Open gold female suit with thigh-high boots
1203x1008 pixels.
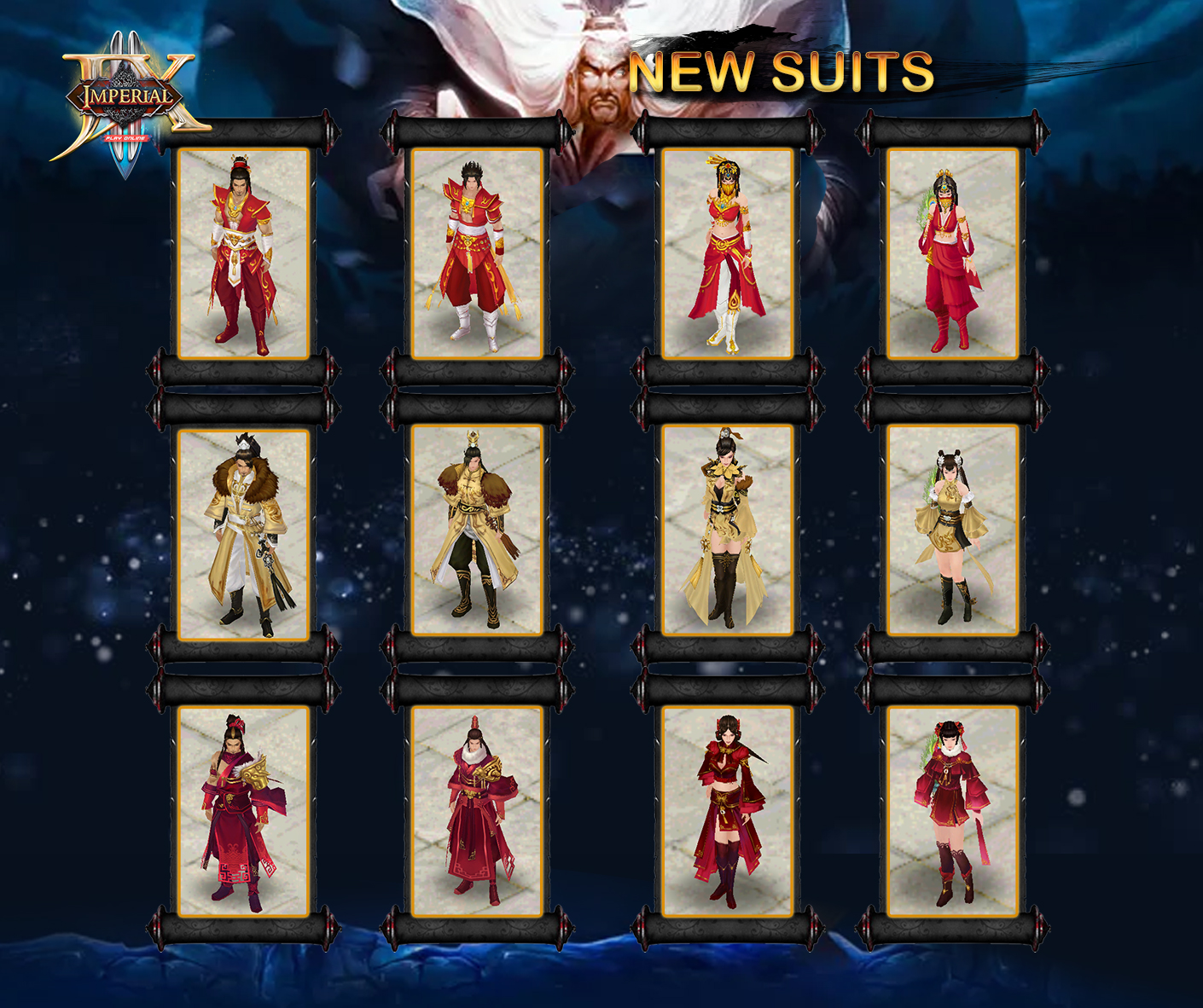coord(728,530)
